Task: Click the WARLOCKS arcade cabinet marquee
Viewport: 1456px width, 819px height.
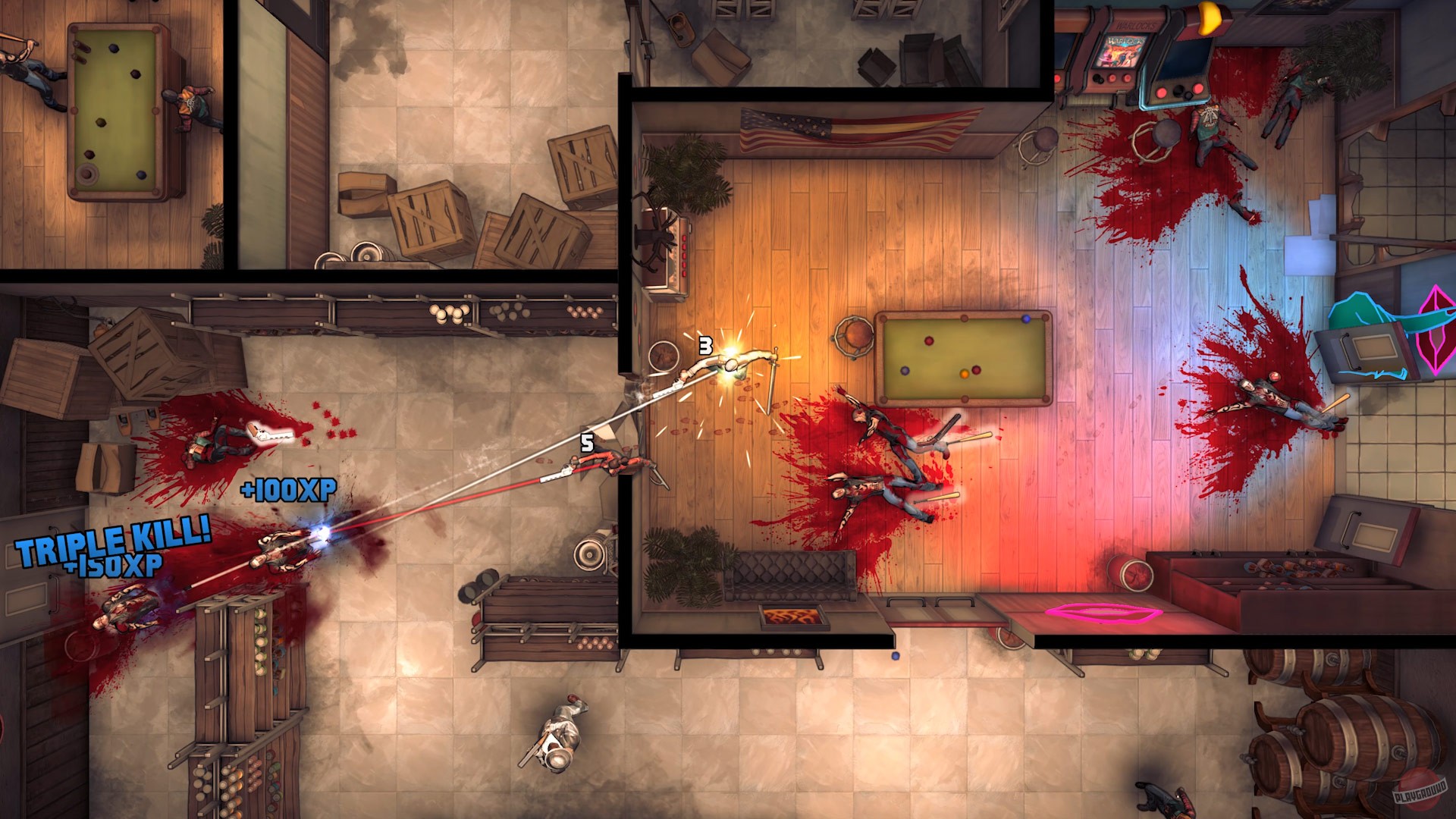Action: coord(1135,25)
